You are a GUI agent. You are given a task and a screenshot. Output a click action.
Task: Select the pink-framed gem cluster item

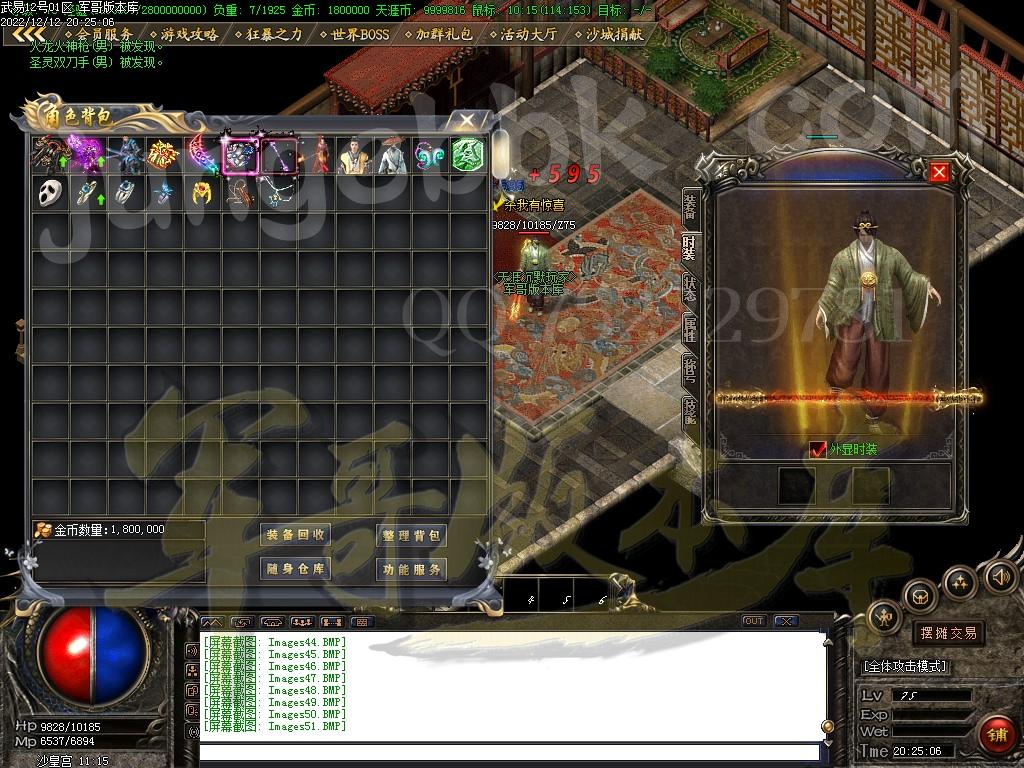(240, 155)
